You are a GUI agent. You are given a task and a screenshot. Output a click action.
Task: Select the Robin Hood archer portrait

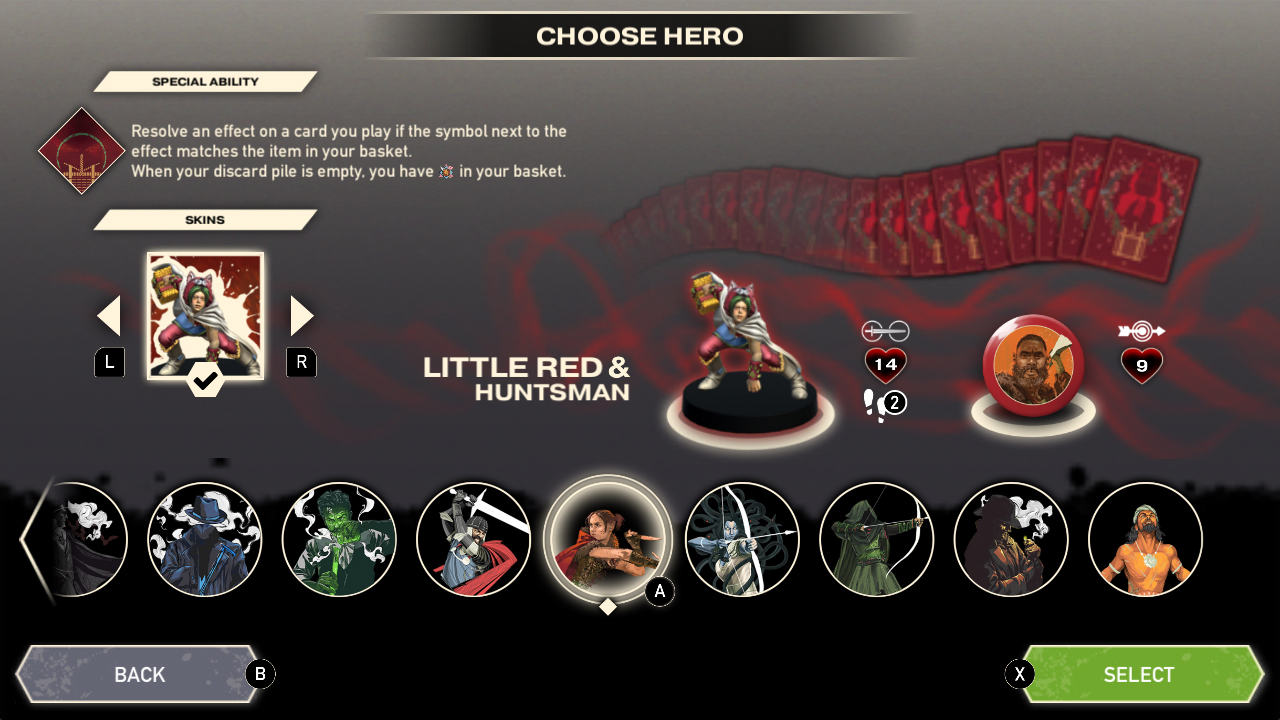click(x=876, y=540)
